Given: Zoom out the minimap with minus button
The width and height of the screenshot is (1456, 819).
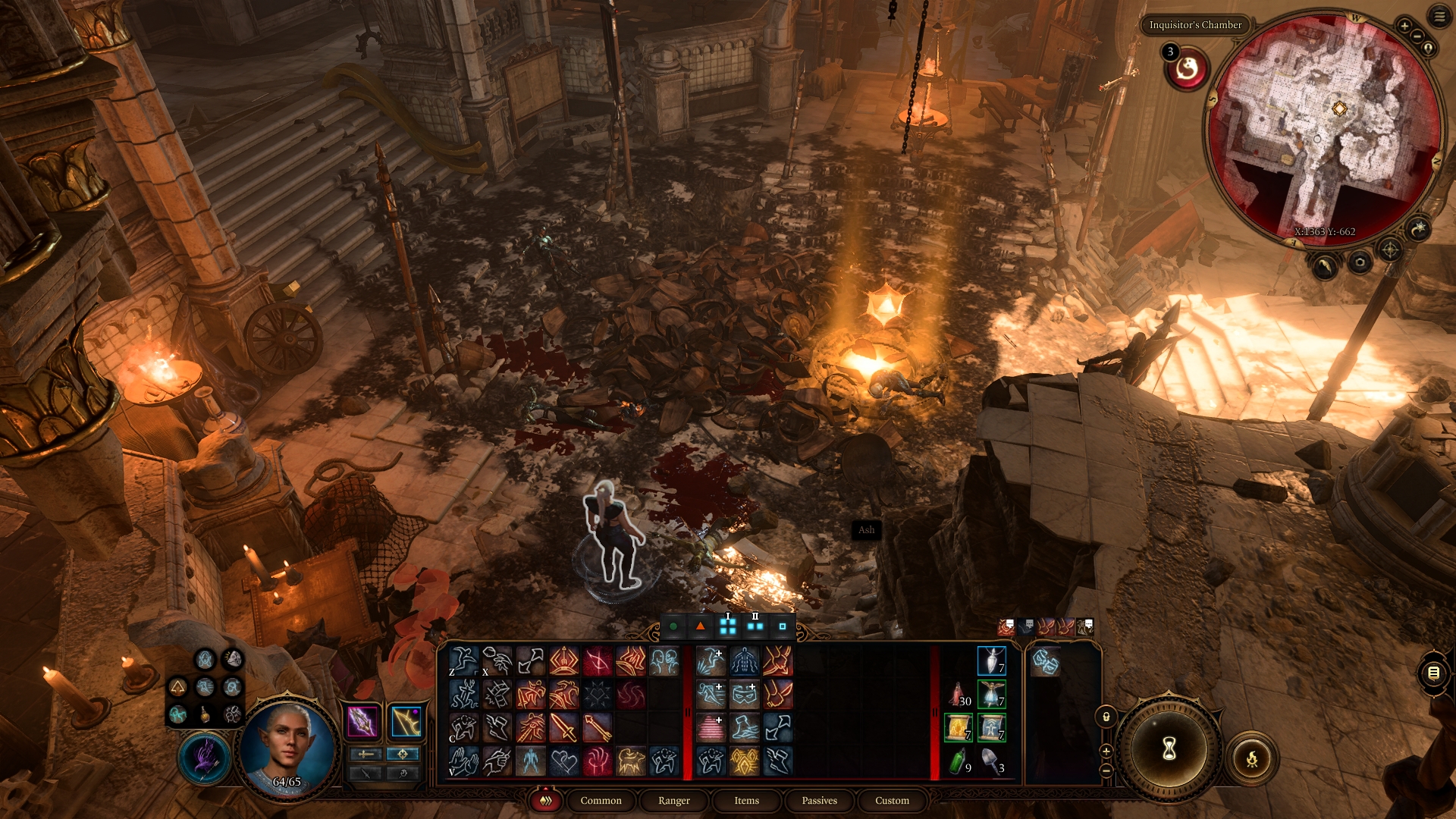Looking at the screenshot, I should [x=1417, y=36].
